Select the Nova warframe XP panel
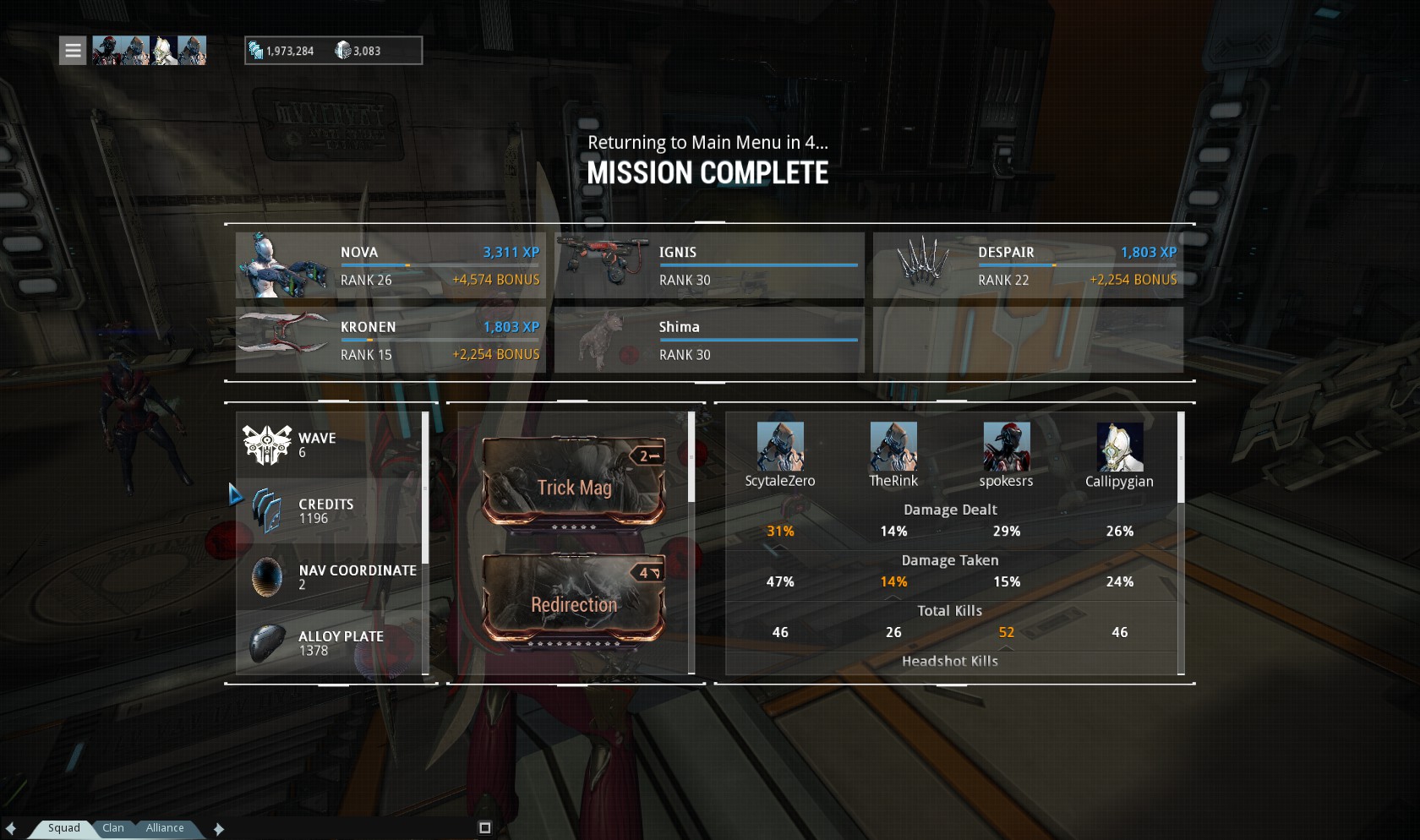 (x=390, y=265)
